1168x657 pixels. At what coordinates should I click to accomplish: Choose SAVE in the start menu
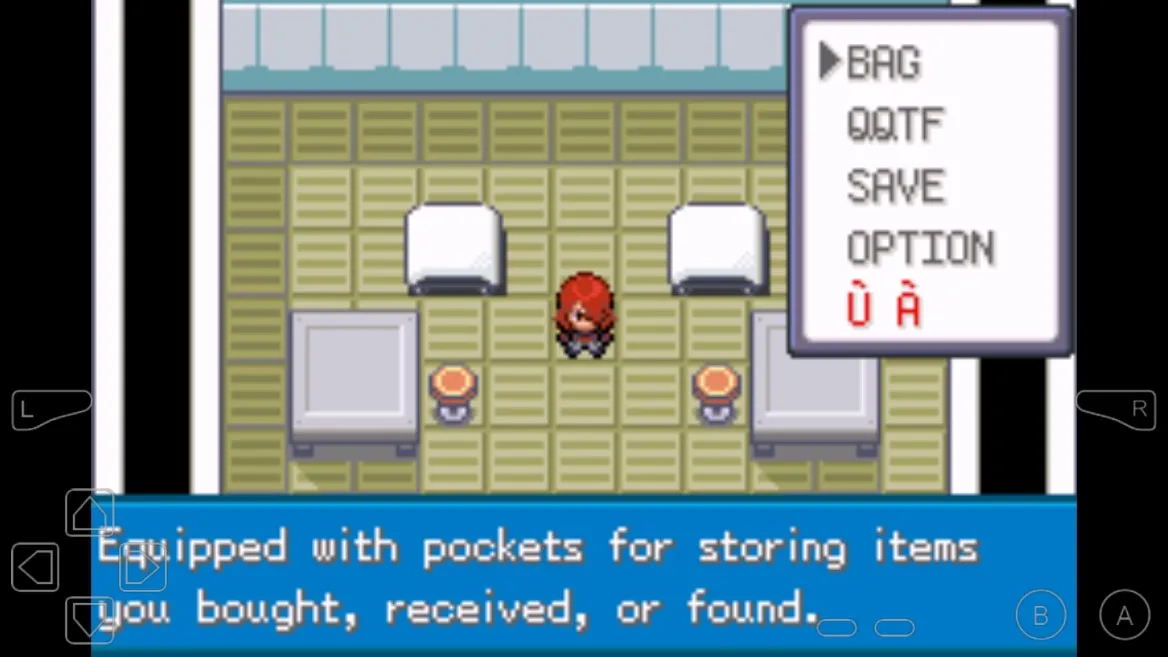click(x=895, y=187)
